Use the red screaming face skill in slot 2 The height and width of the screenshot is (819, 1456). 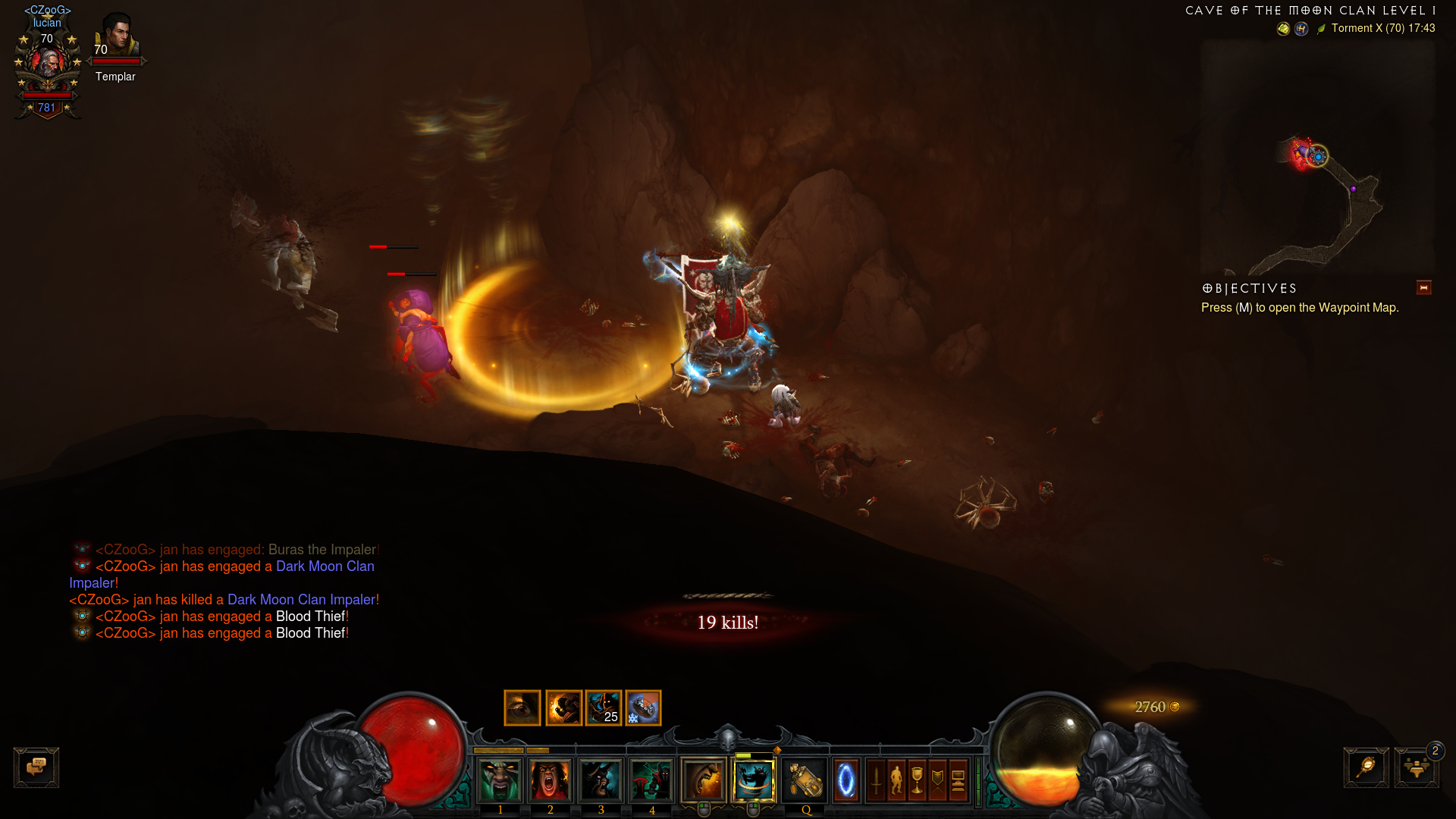point(551,780)
